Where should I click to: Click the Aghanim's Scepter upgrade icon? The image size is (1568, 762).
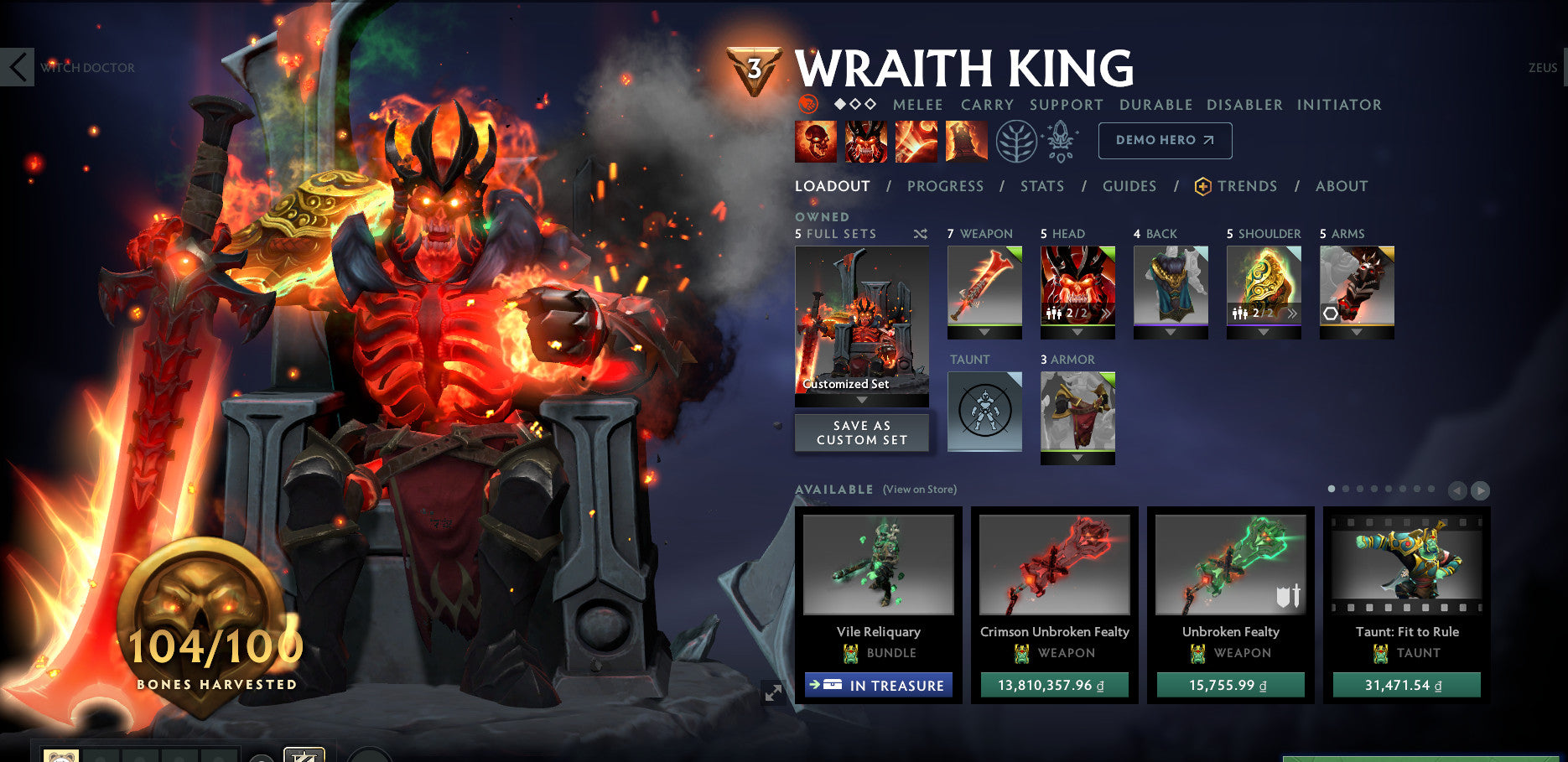click(1059, 140)
